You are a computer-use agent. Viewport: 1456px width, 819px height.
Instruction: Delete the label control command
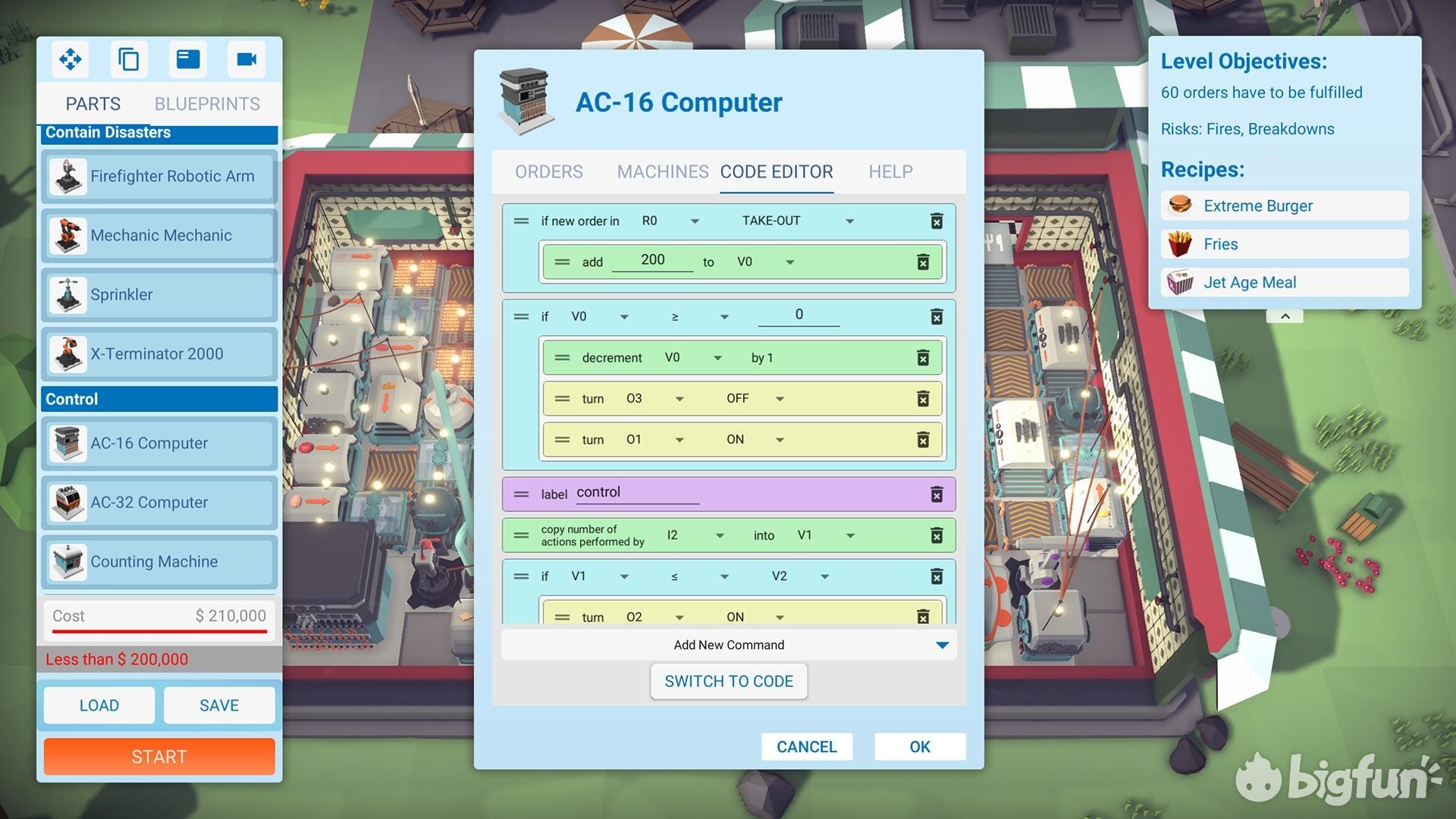[x=937, y=494]
